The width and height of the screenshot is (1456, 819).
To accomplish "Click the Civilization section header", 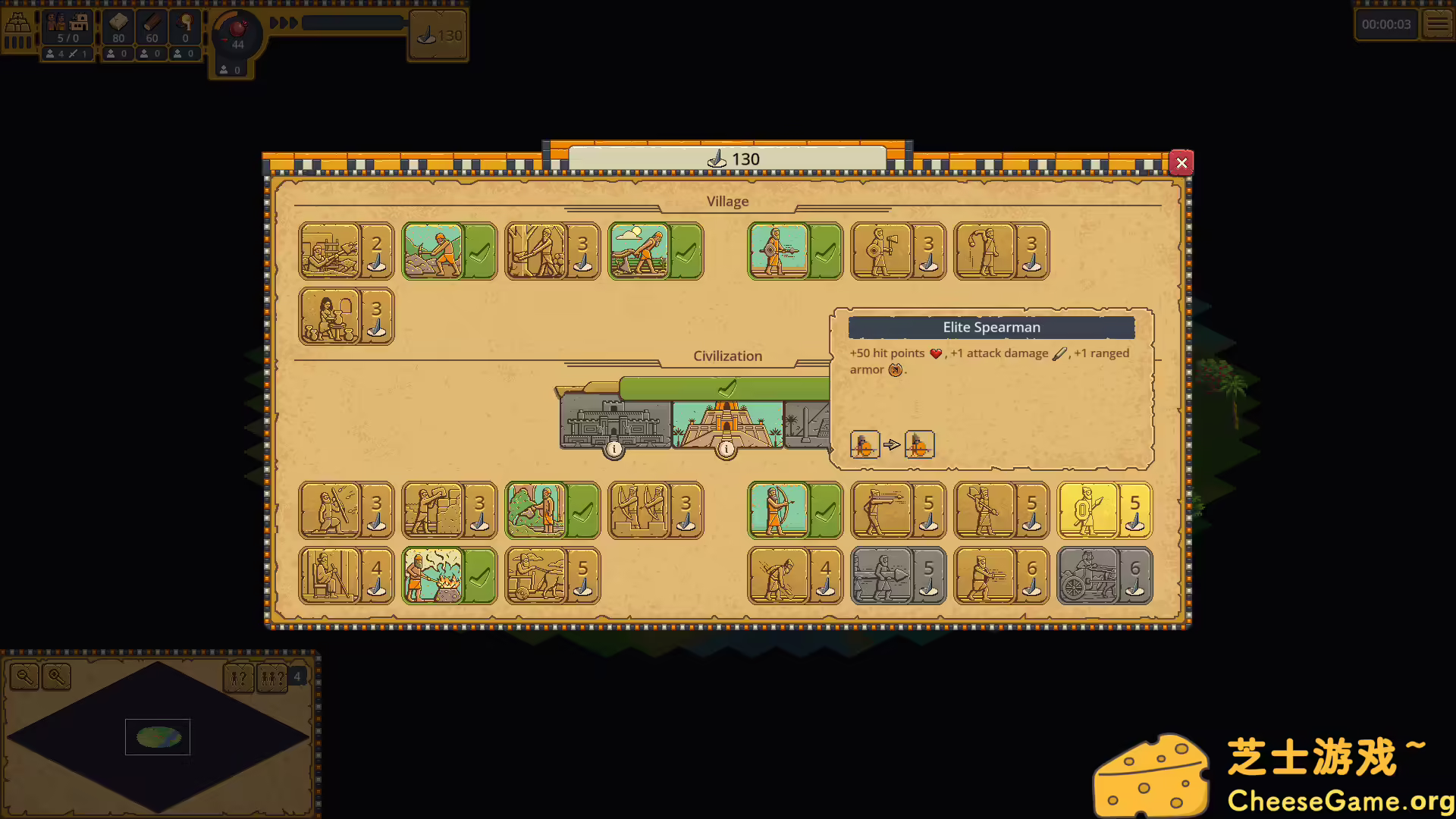I will [727, 356].
